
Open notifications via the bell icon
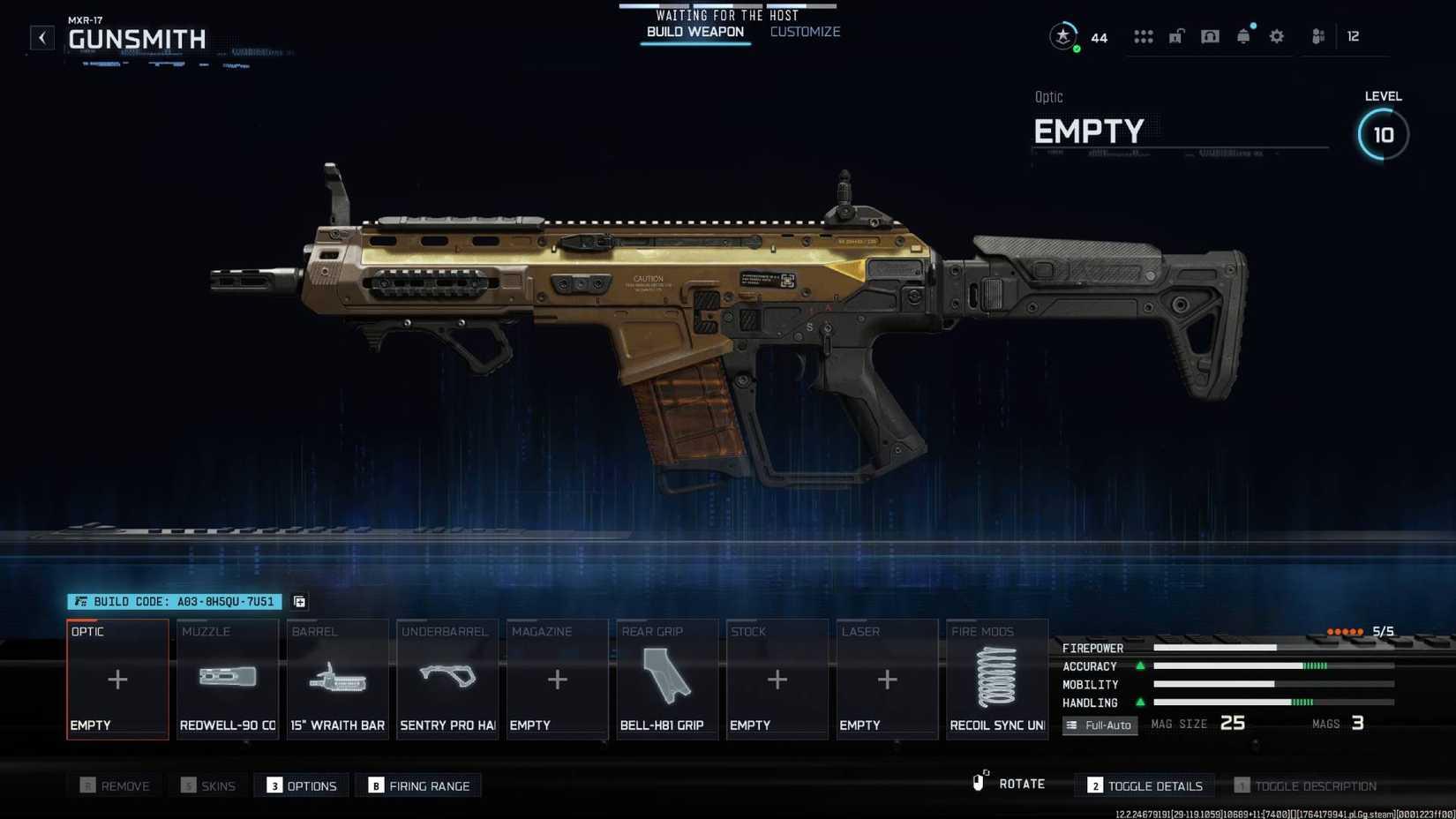[x=1243, y=36]
